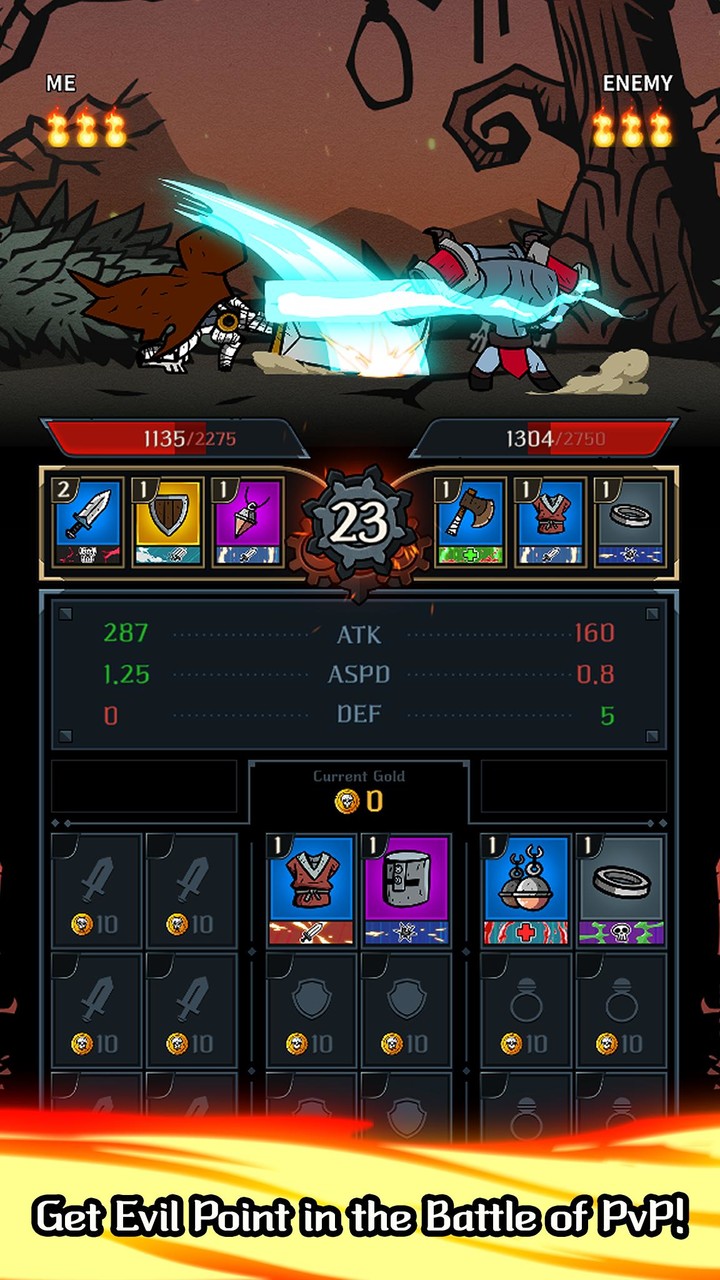
Task: Select my equipped purple pendant slot
Action: 249,522
